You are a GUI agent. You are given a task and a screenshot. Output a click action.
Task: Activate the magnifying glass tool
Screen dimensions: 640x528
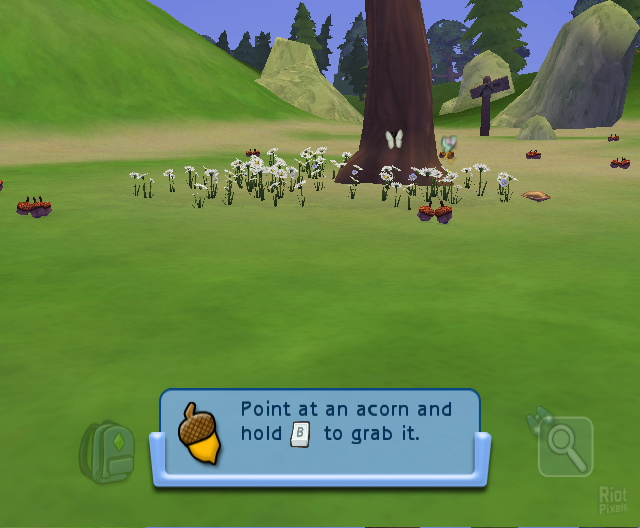coord(565,447)
